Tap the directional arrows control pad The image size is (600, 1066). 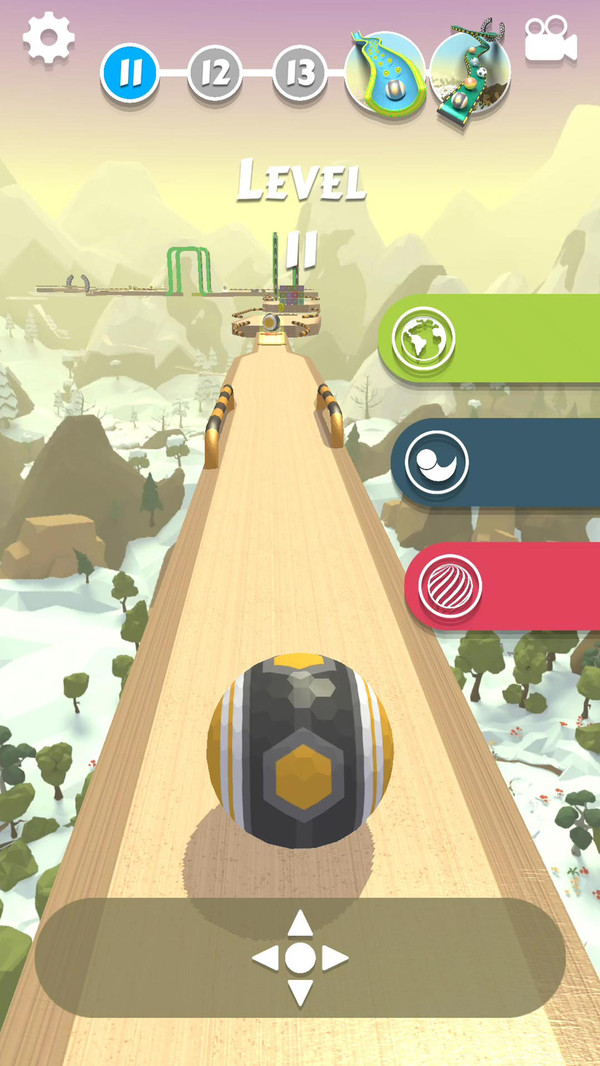click(x=300, y=958)
